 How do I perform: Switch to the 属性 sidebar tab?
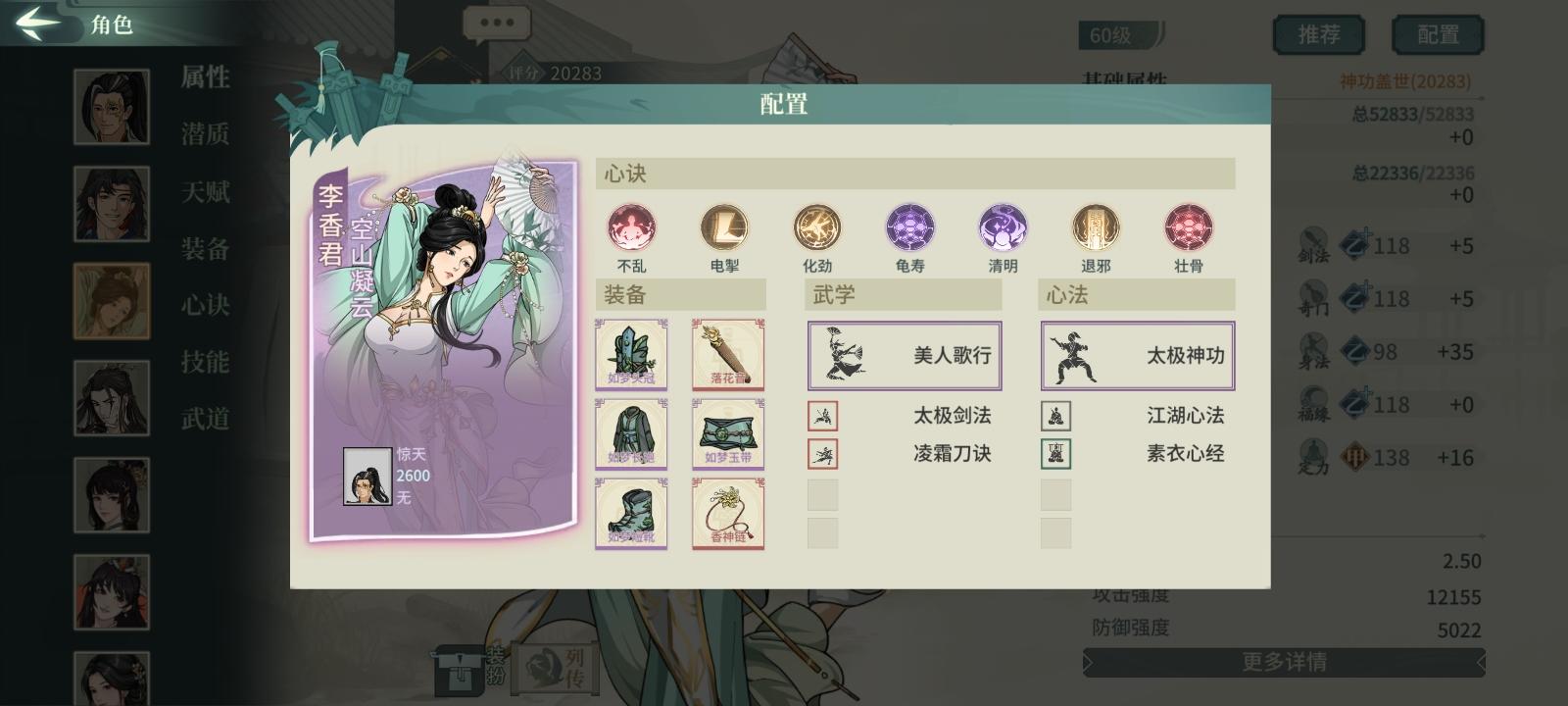[x=208, y=78]
